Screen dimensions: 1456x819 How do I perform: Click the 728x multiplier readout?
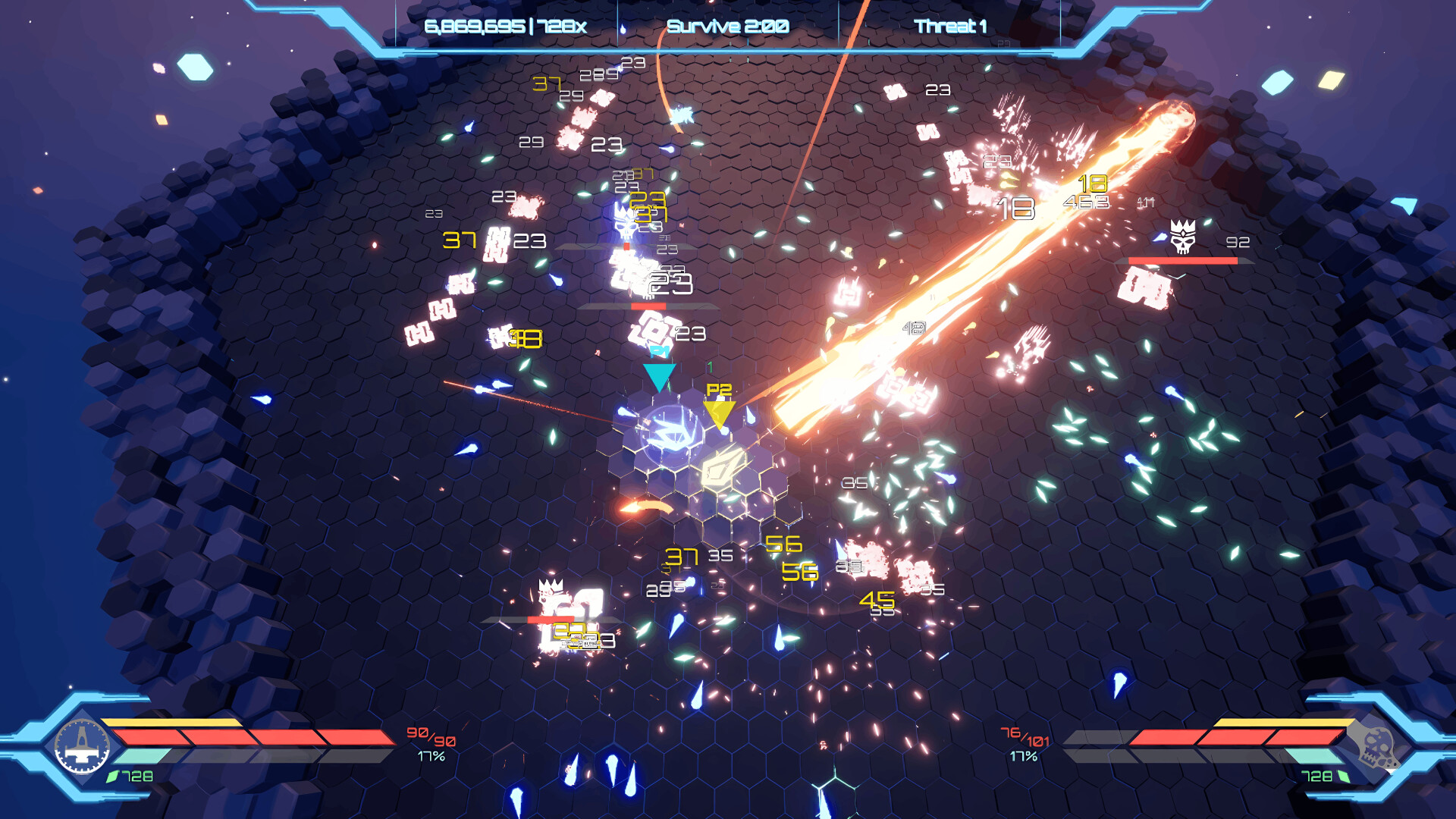tap(563, 25)
